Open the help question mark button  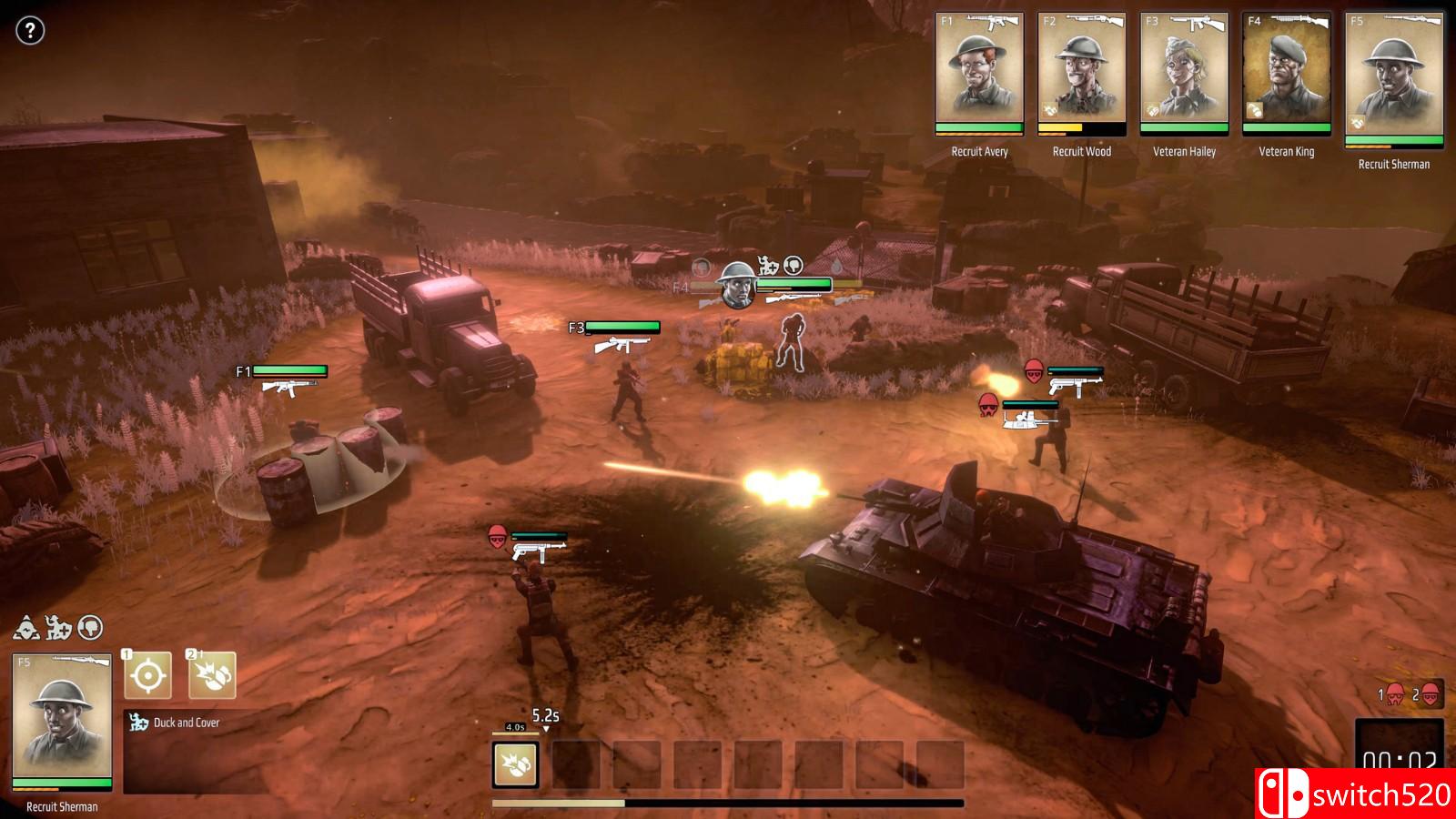click(30, 31)
